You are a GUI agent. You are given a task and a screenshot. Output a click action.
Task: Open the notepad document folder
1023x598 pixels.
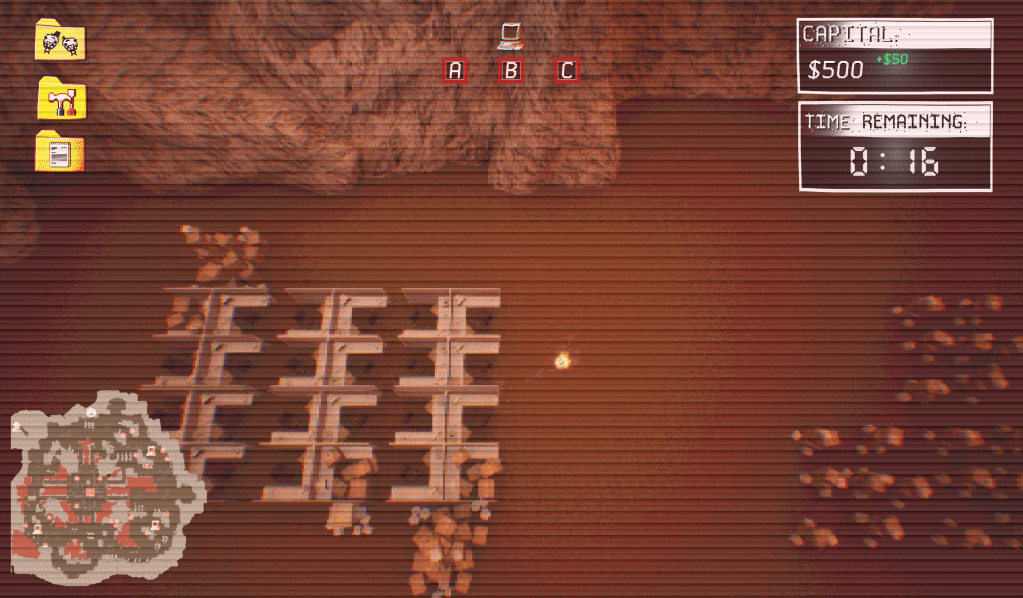point(60,153)
